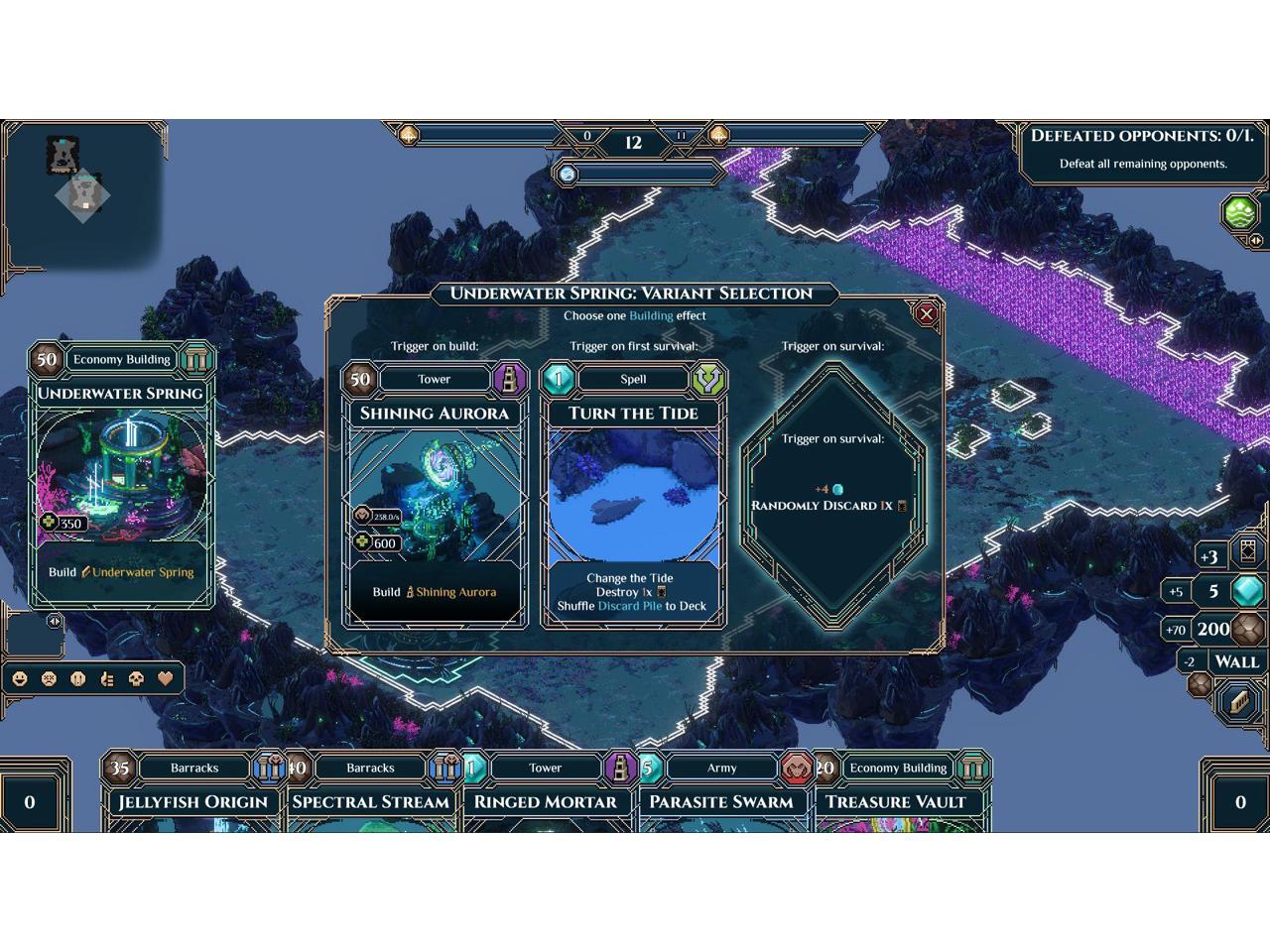Toggle the left panel arrow expander
1270x952 pixels.
pos(54,622)
